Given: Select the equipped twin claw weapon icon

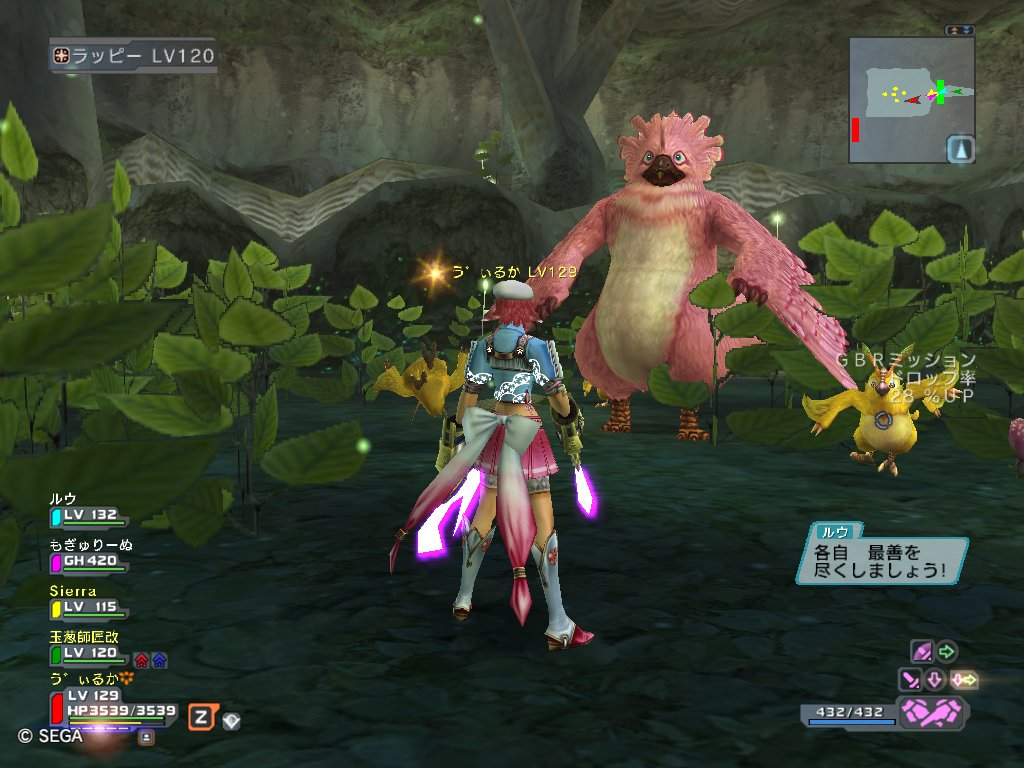Looking at the screenshot, I should click(932, 713).
